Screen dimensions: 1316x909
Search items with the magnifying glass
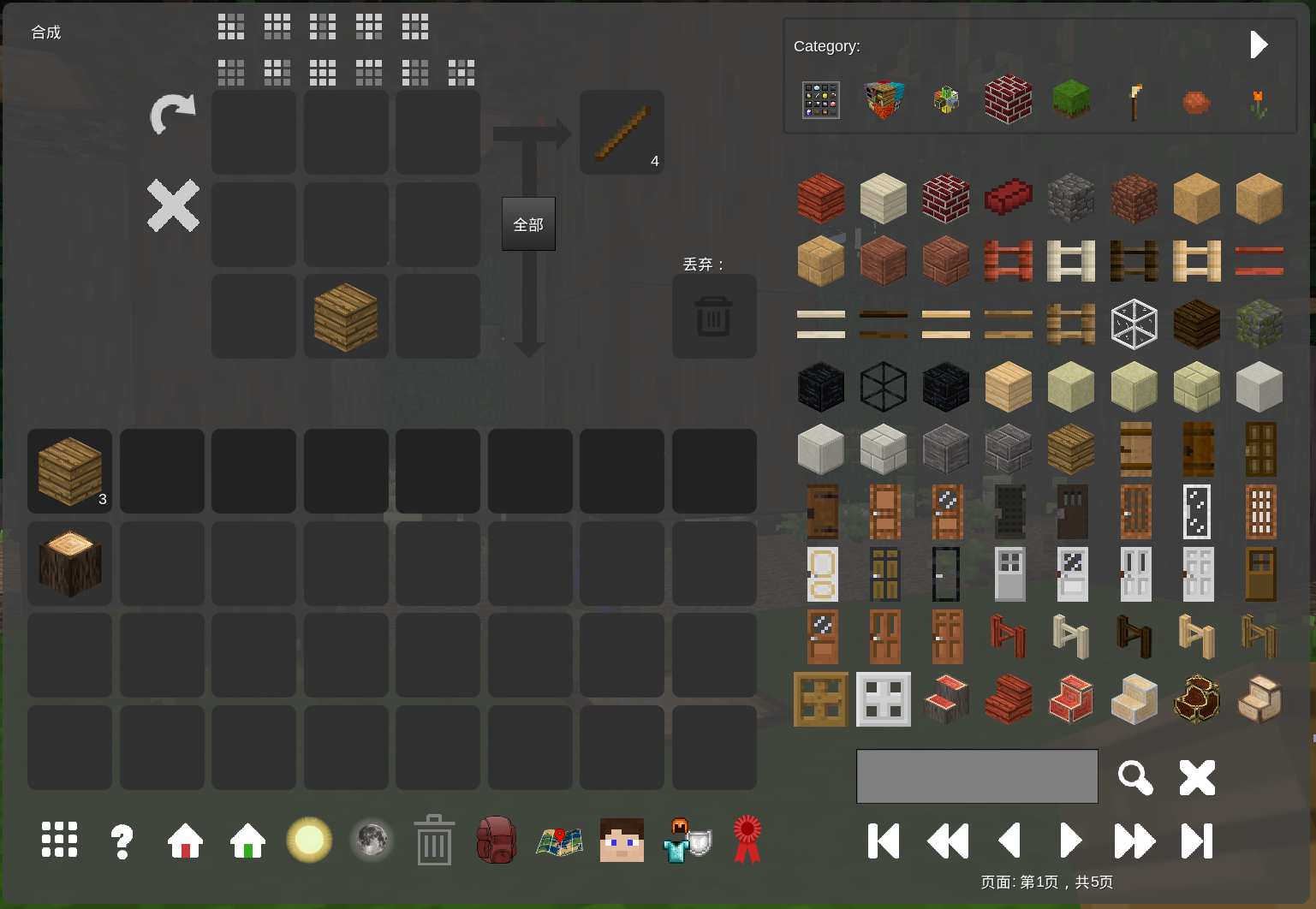pos(1134,777)
